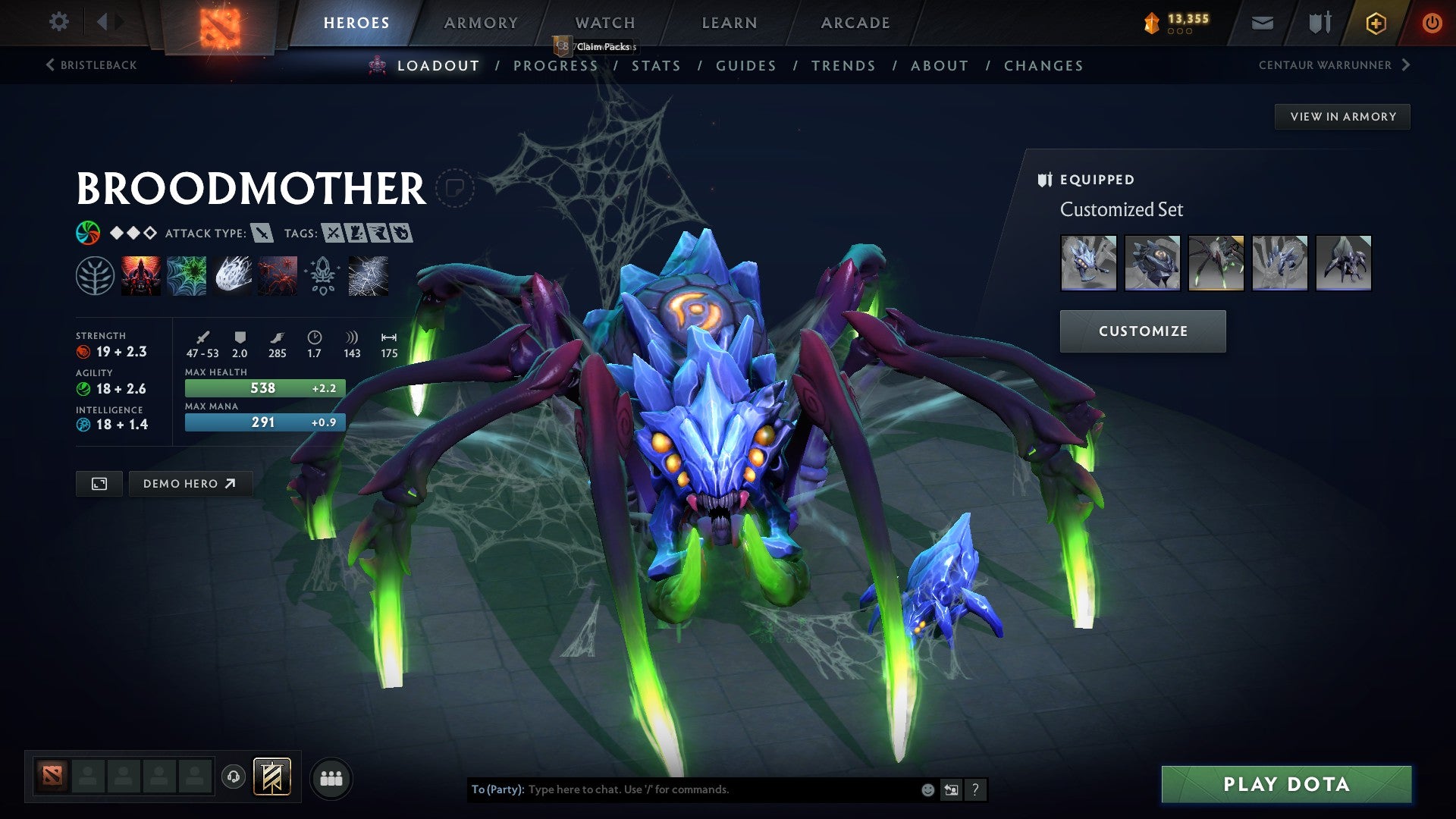The width and height of the screenshot is (1456, 819).
Task: Open the Guides section
Action: (x=746, y=66)
